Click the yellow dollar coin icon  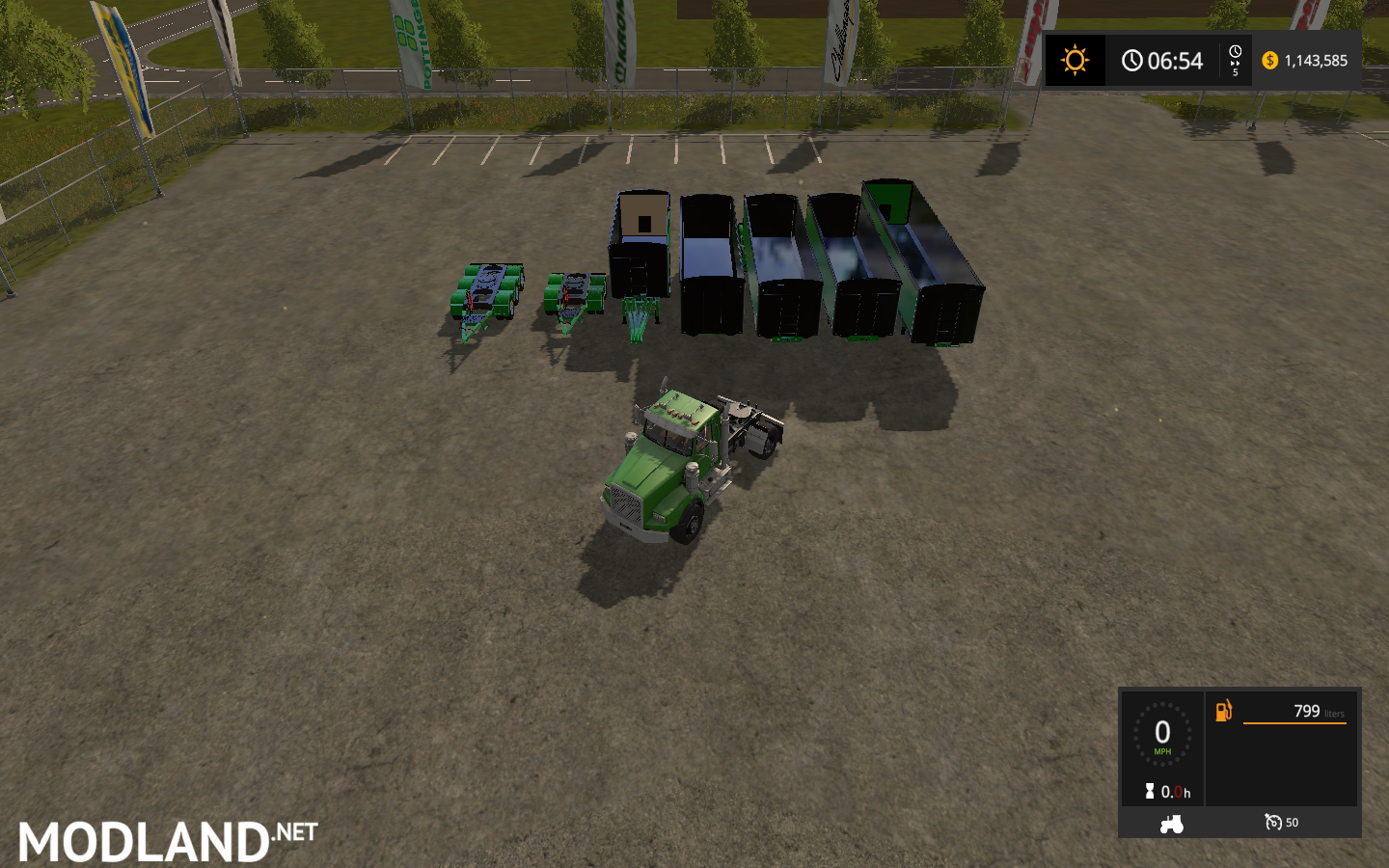point(1270,60)
